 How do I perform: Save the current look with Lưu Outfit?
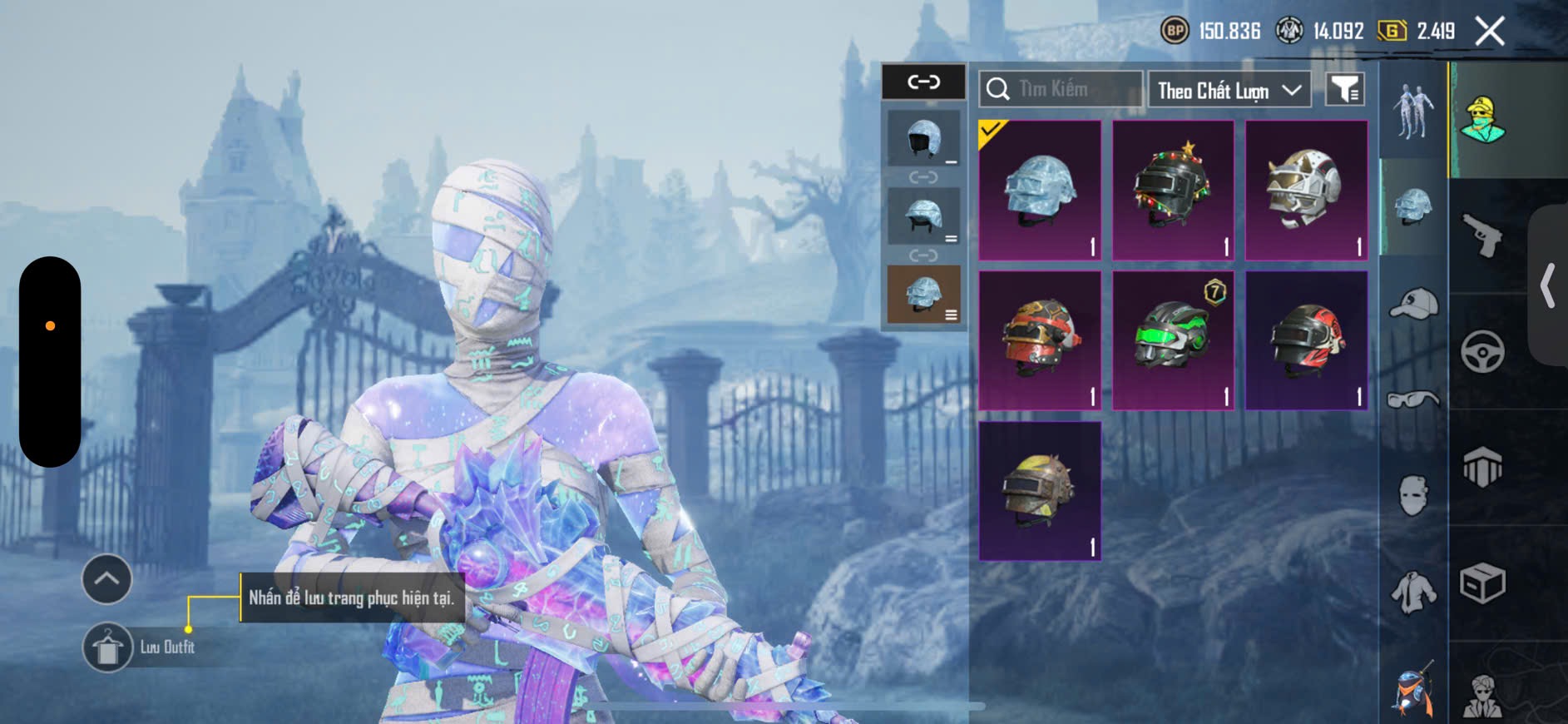click(x=108, y=647)
